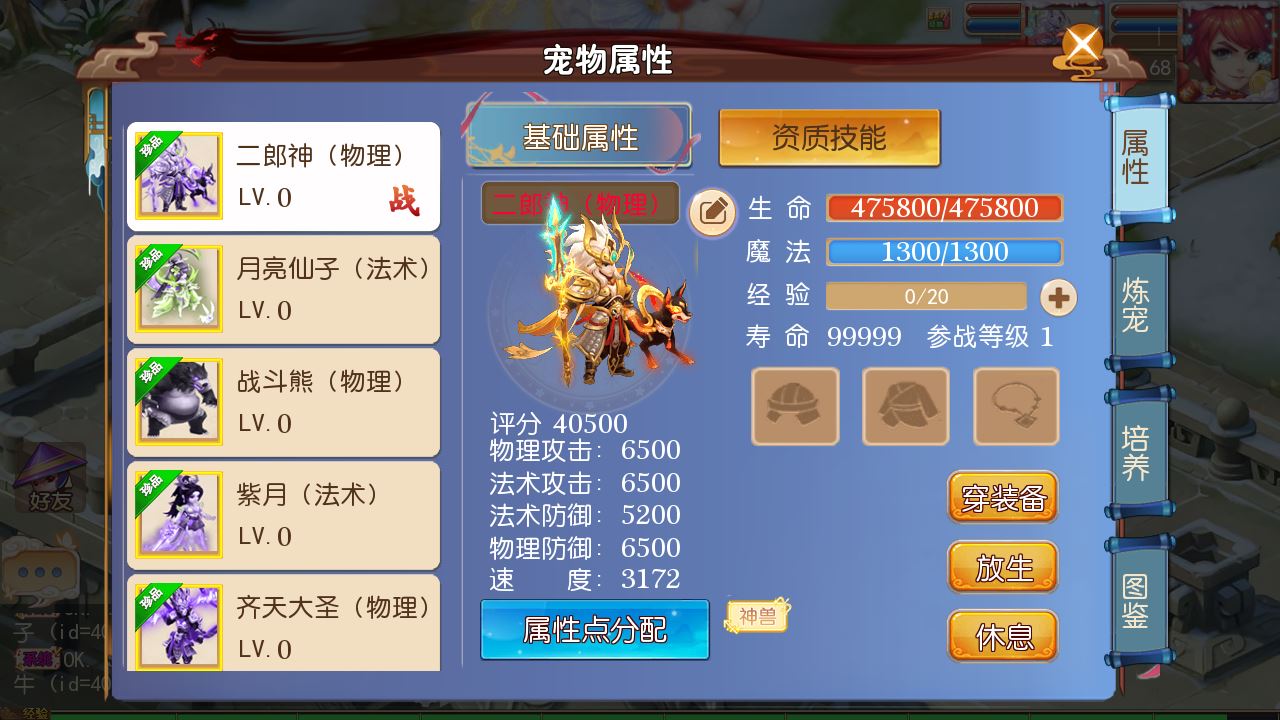Open the necklace equipment slot
Image resolution: width=1280 pixels, height=720 pixels.
(1015, 406)
